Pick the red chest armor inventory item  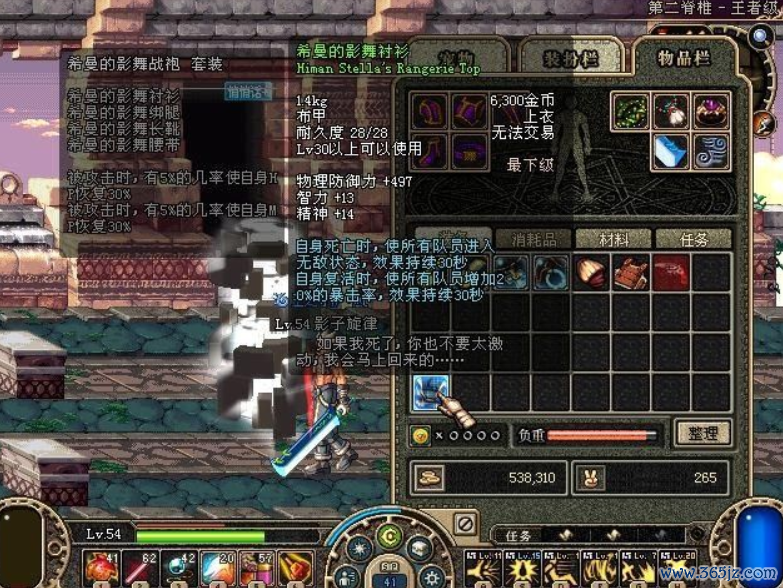pos(631,272)
